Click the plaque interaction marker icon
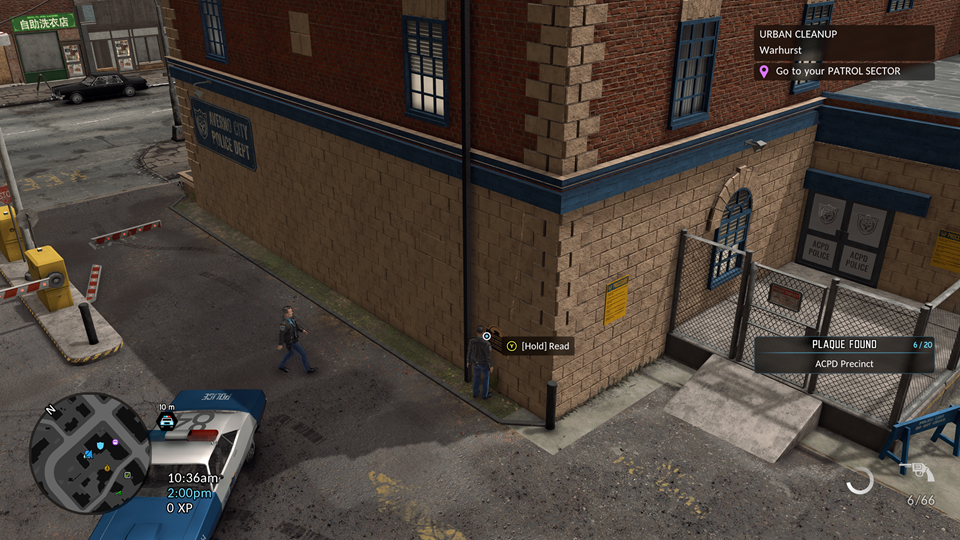This screenshot has height=540, width=960. pos(487,336)
